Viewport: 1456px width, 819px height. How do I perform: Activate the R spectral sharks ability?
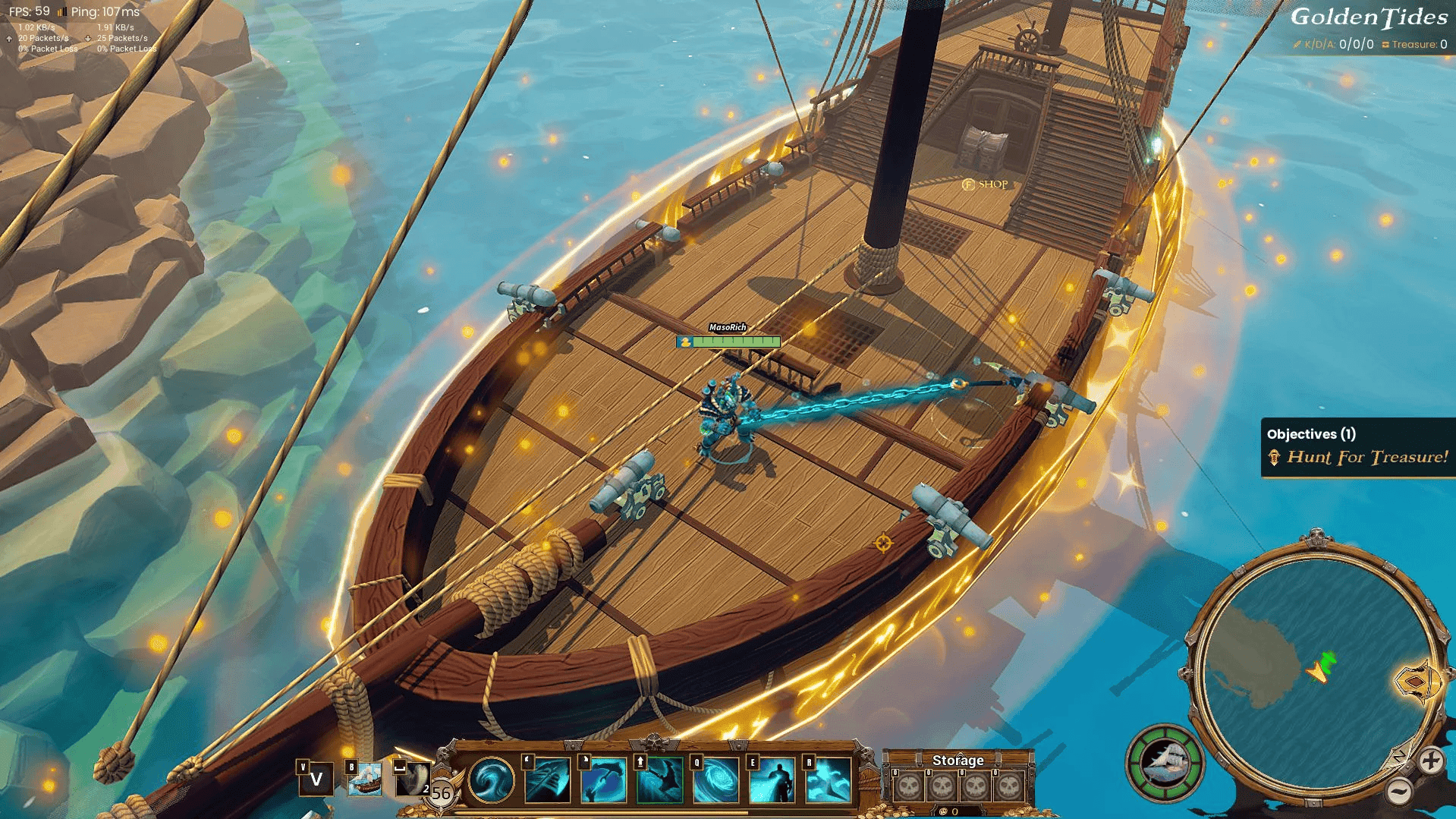point(827,782)
